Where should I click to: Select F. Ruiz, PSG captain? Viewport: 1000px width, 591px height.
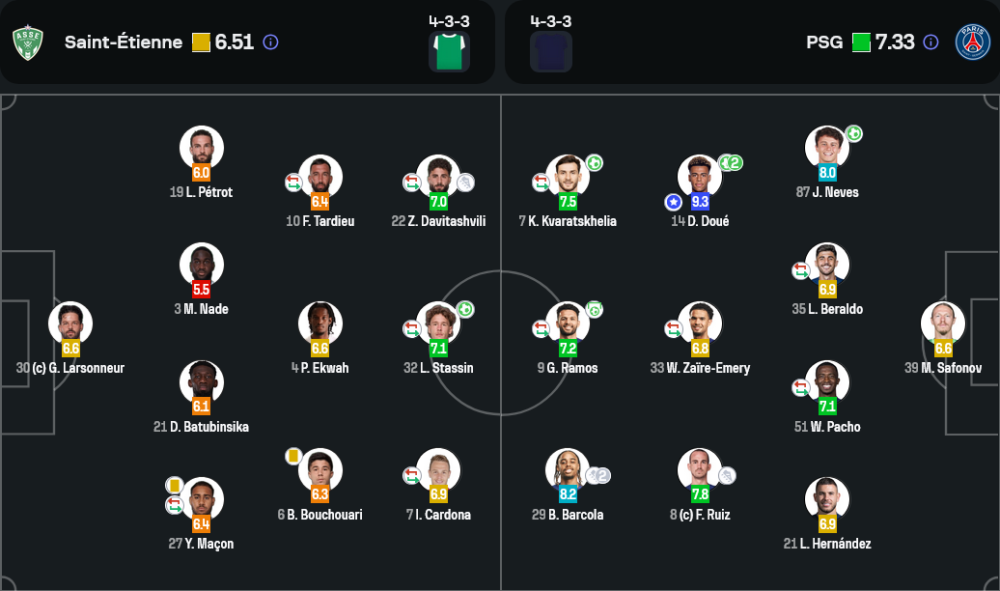point(700,470)
